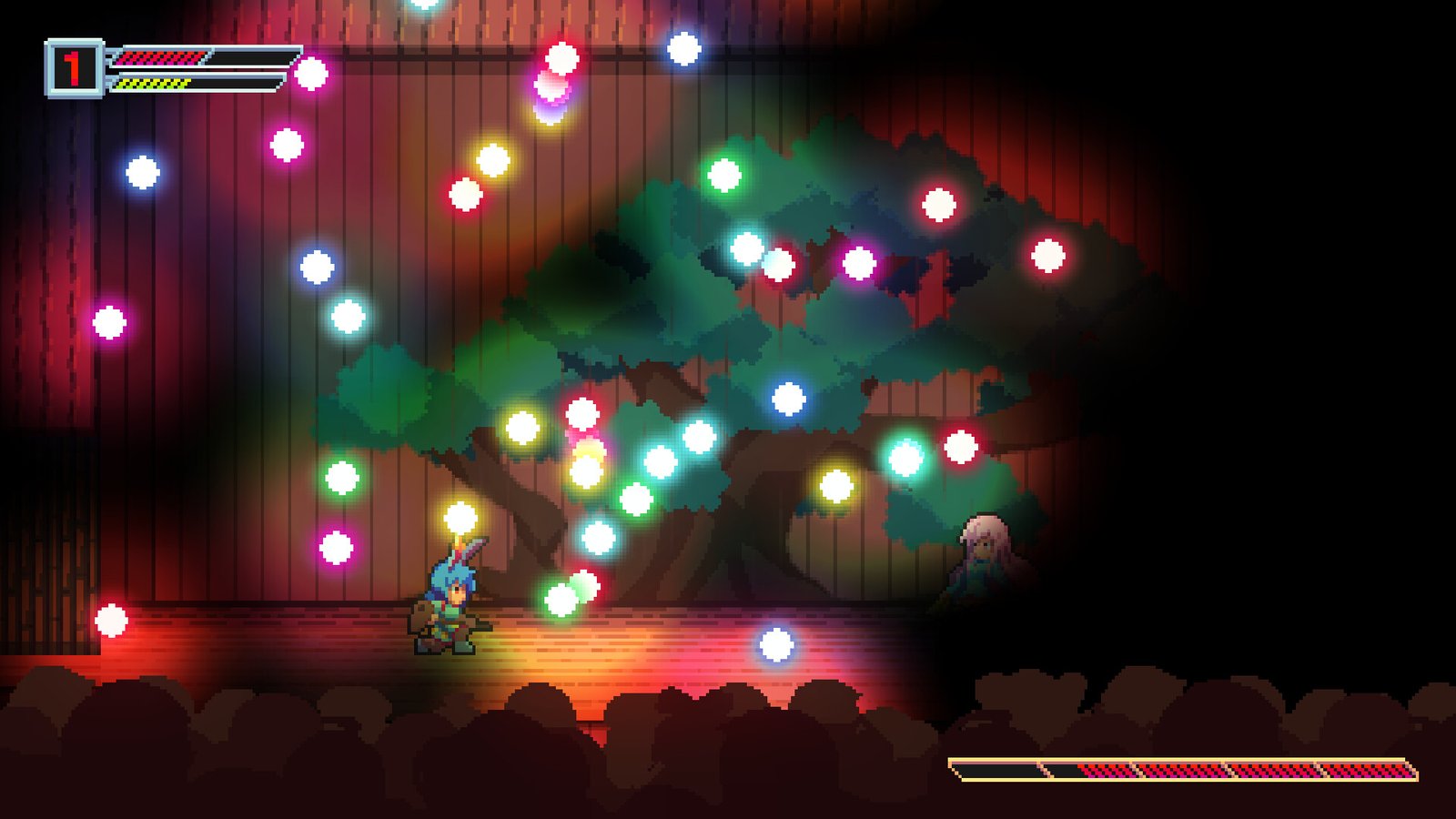Click the red orb at the far right
Image resolution: width=1456 pixels, height=819 pixels.
1048,256
